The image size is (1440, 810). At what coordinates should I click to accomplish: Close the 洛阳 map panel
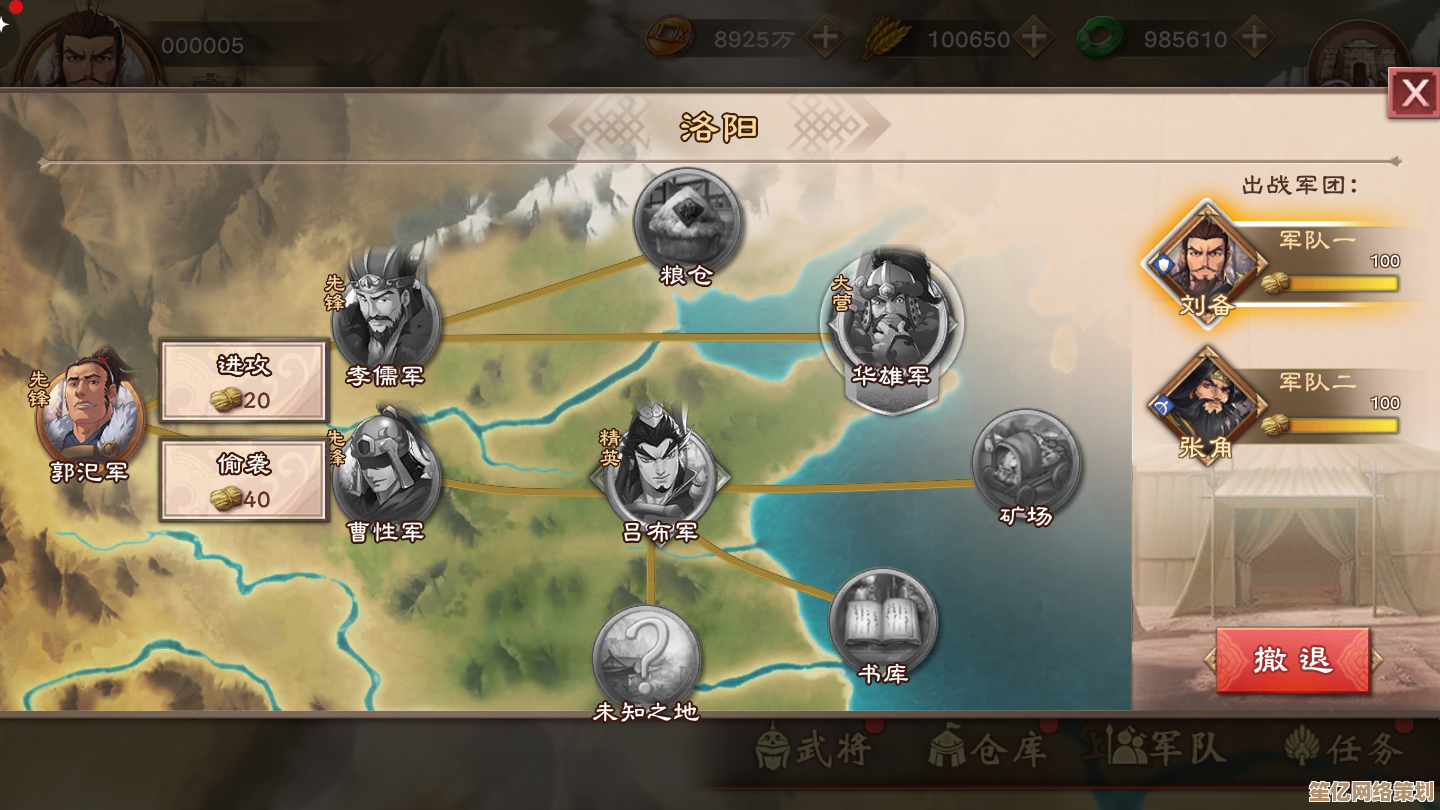pyautogui.click(x=1414, y=94)
